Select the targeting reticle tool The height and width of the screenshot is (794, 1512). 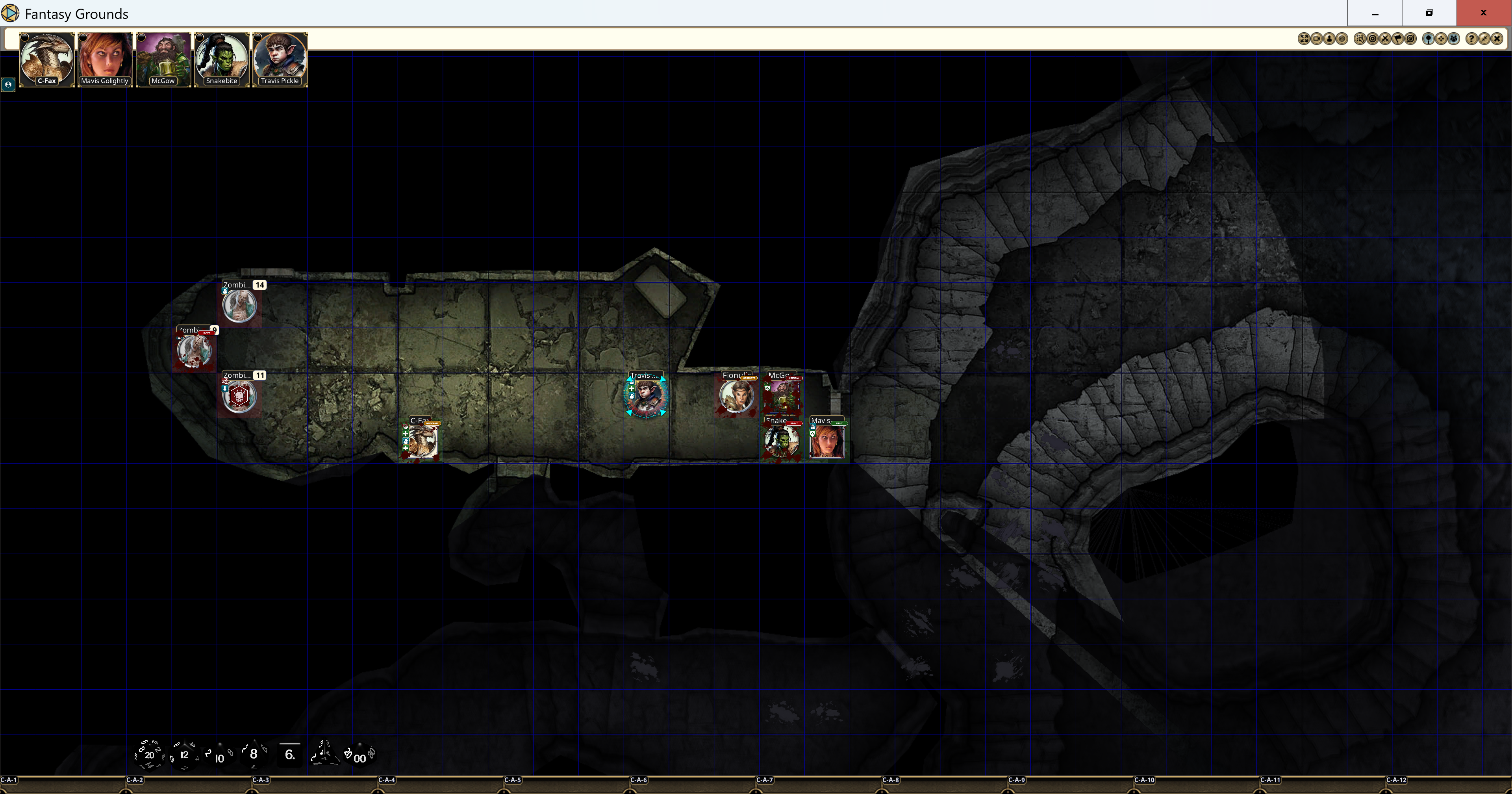(1373, 39)
